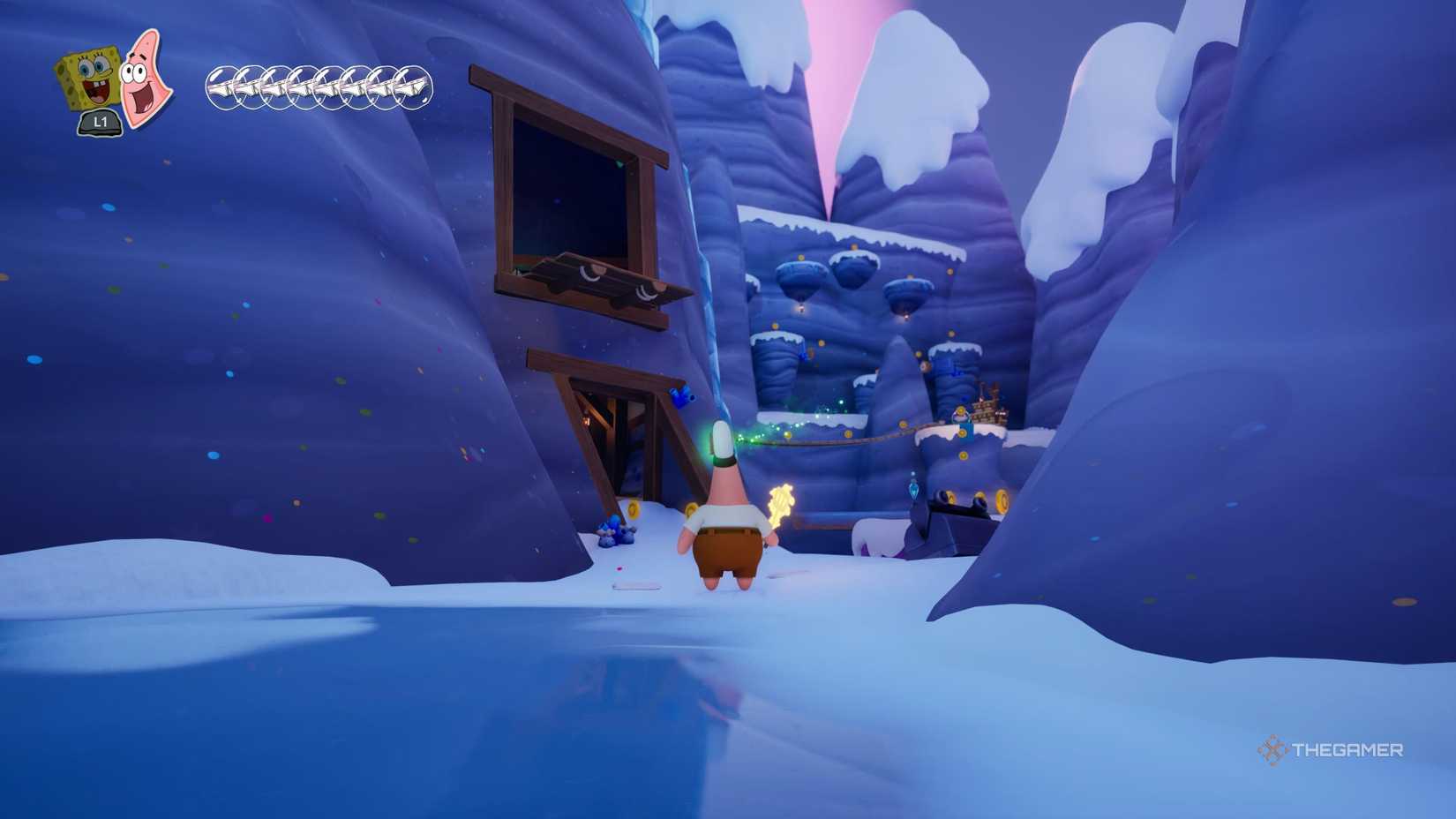1456x819 pixels.
Task: Expand the character portrait pair
Action: coord(113,84)
